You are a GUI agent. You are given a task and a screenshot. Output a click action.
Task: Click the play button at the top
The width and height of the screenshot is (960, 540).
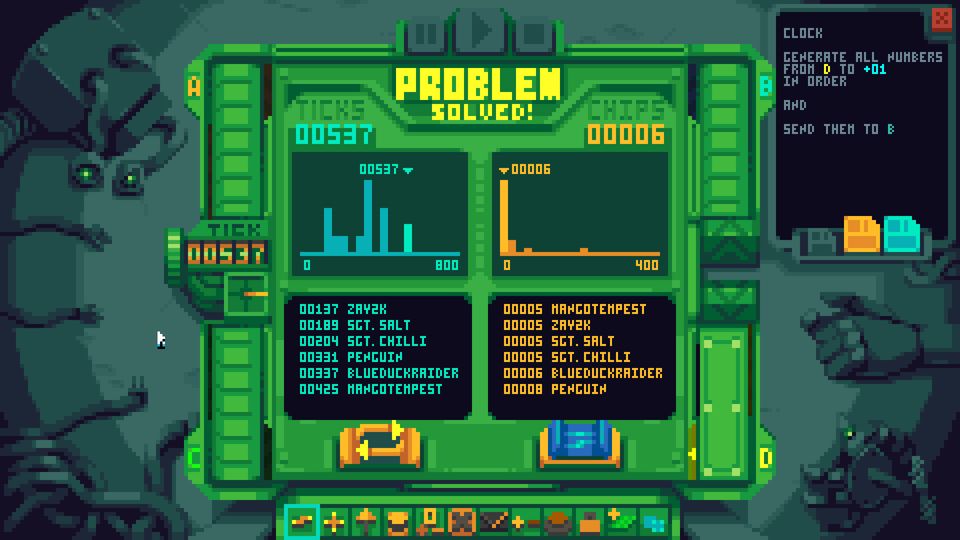[x=481, y=32]
